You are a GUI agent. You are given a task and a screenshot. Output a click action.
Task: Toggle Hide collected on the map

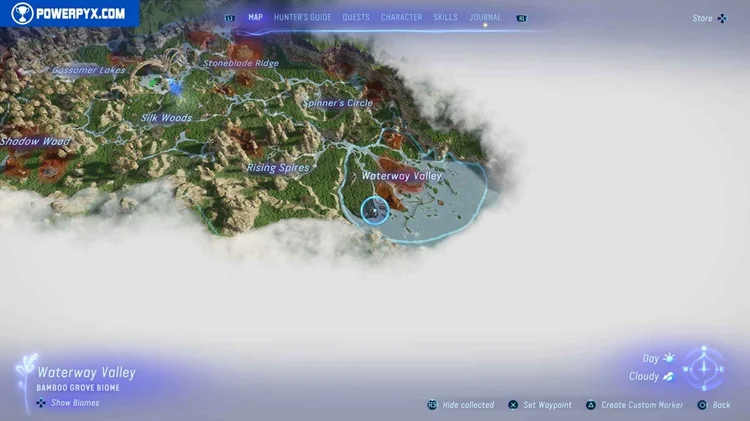461,405
